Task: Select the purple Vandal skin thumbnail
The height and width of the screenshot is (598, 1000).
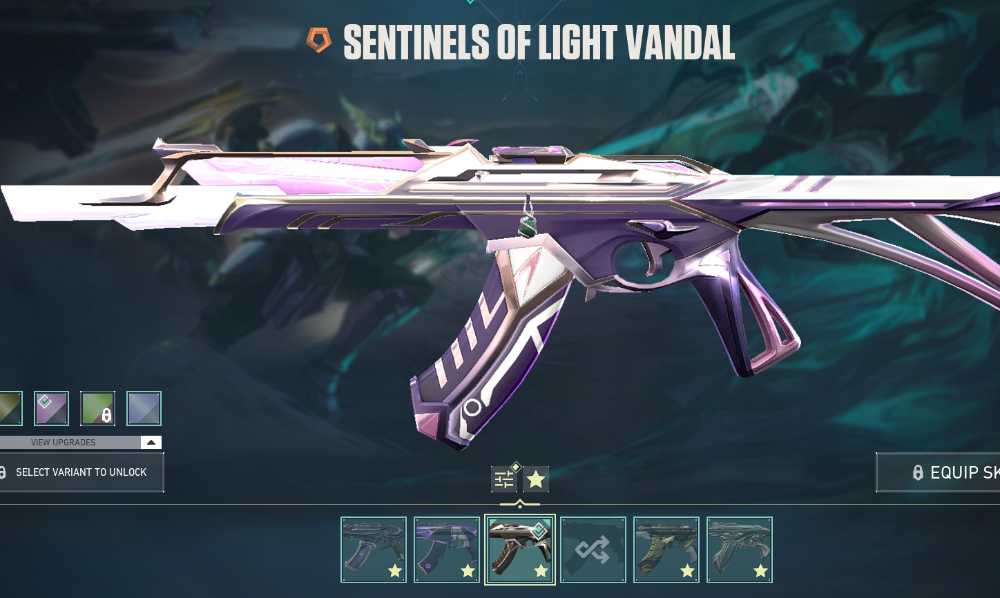Action: (x=447, y=549)
